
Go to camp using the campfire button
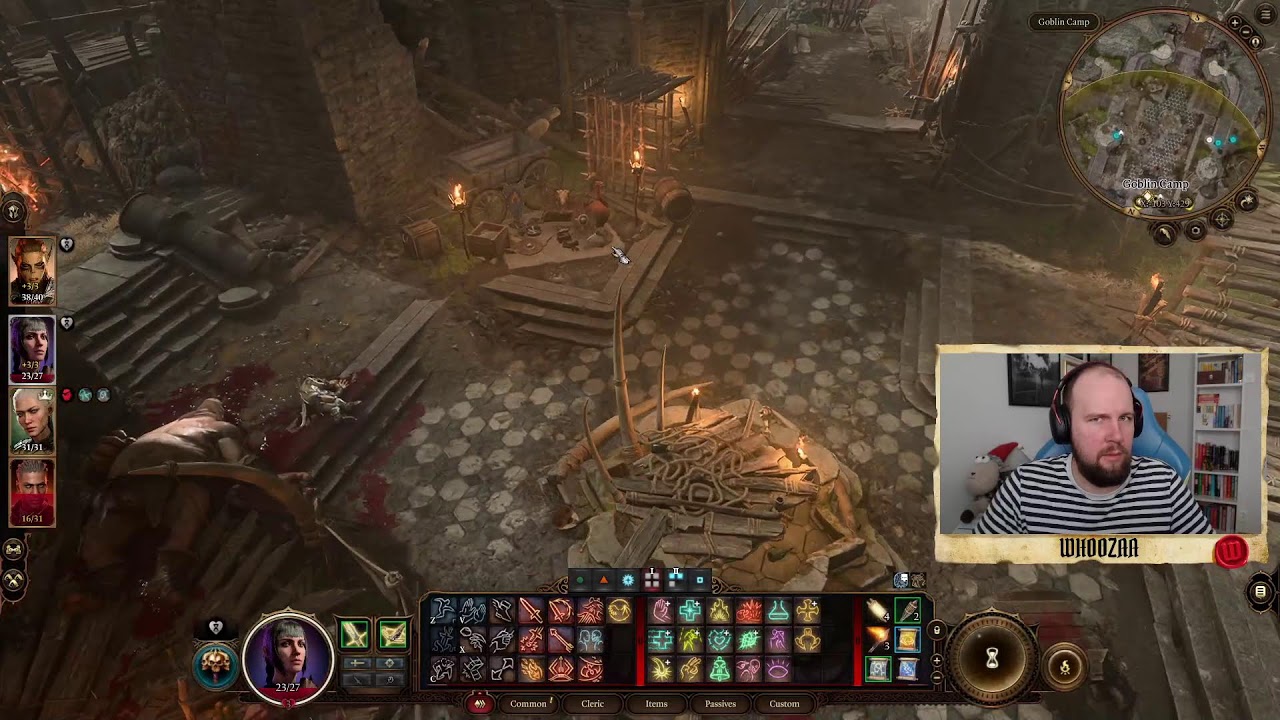(1064, 666)
